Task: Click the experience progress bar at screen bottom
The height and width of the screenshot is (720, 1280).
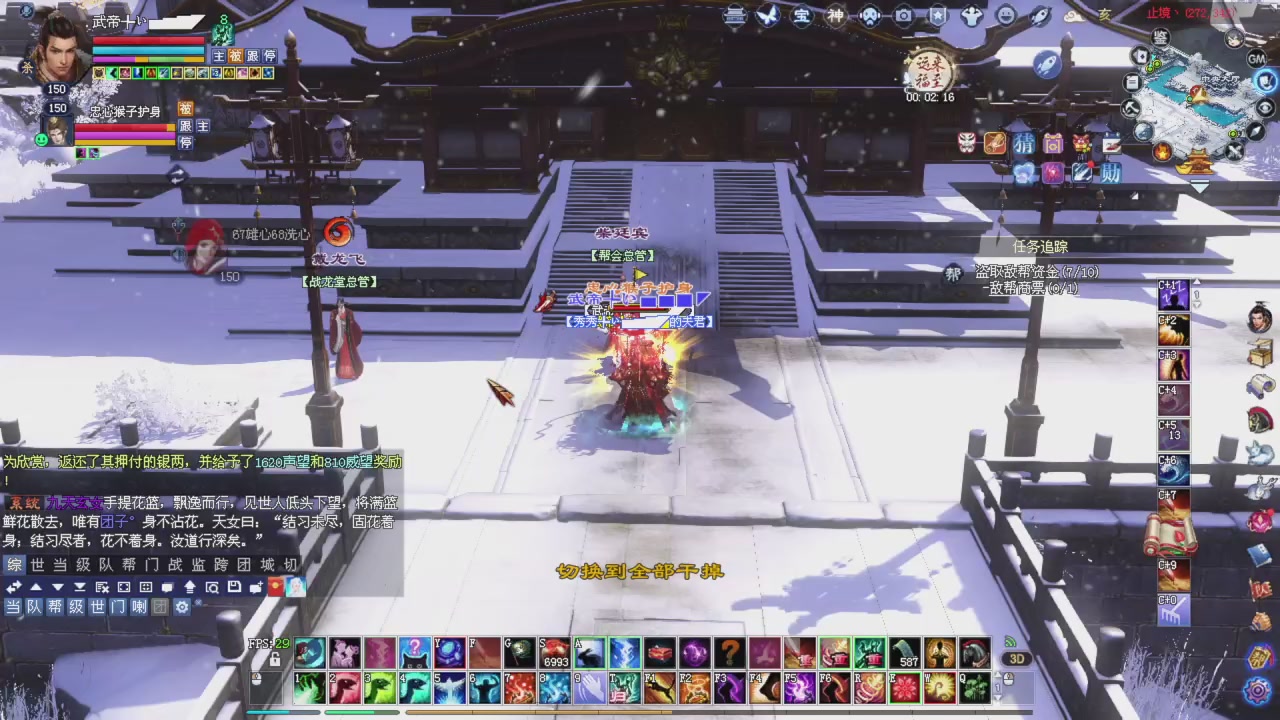Action: click(x=640, y=713)
